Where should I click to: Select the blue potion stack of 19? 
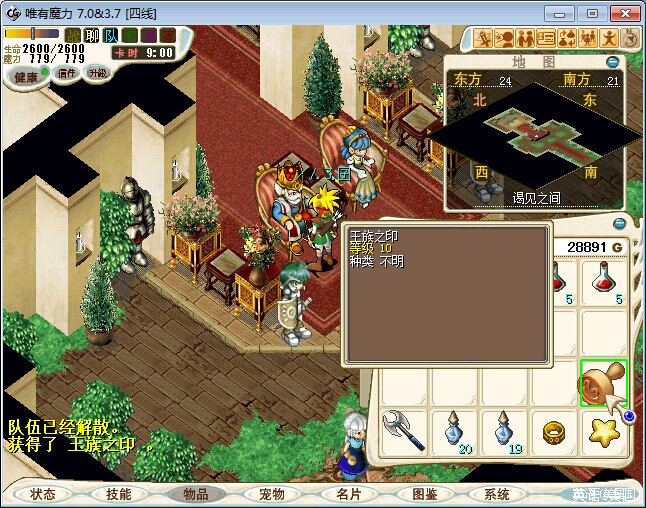pyautogui.click(x=504, y=432)
